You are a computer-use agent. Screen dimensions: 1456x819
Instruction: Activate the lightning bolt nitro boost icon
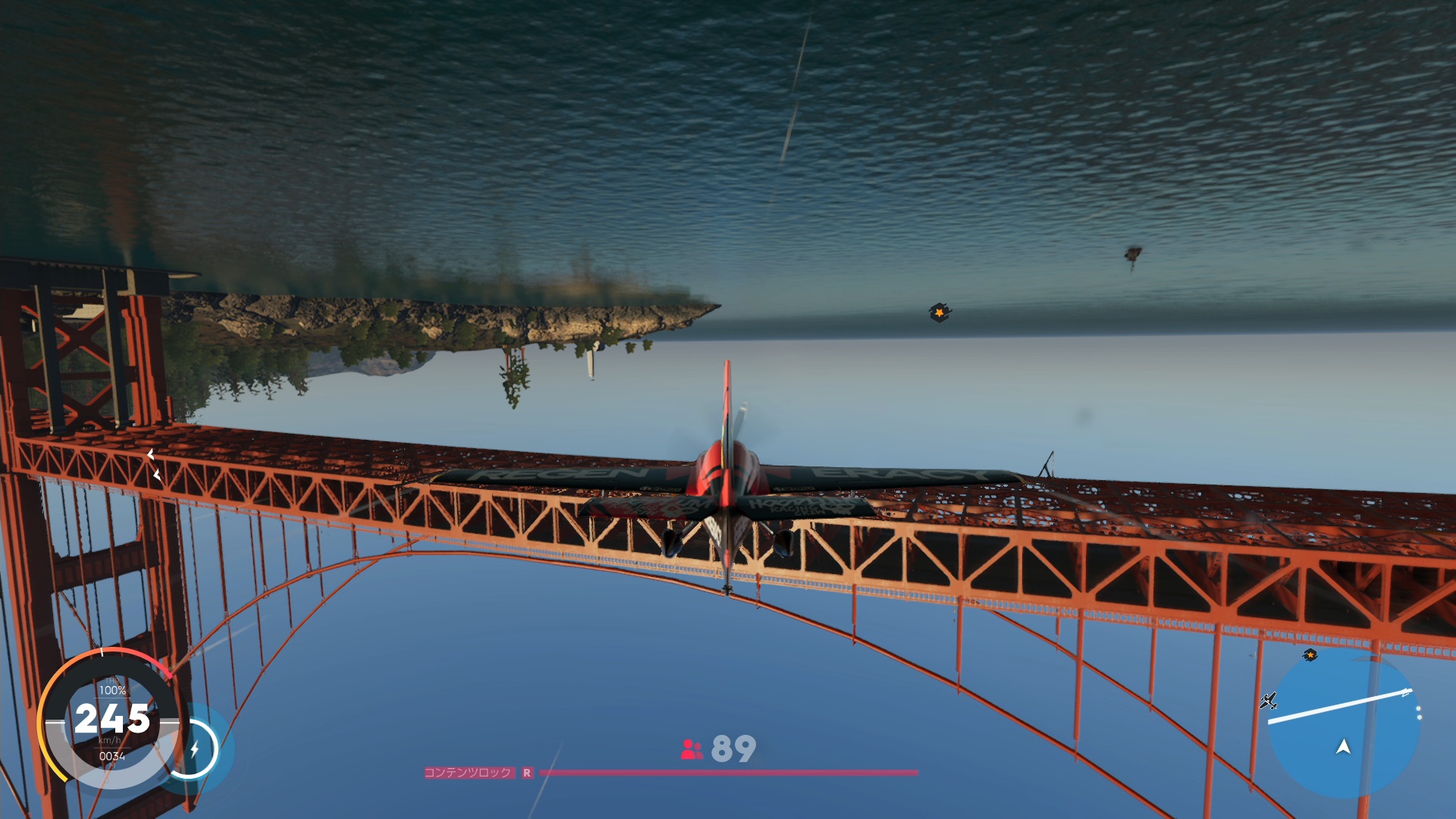[194, 749]
